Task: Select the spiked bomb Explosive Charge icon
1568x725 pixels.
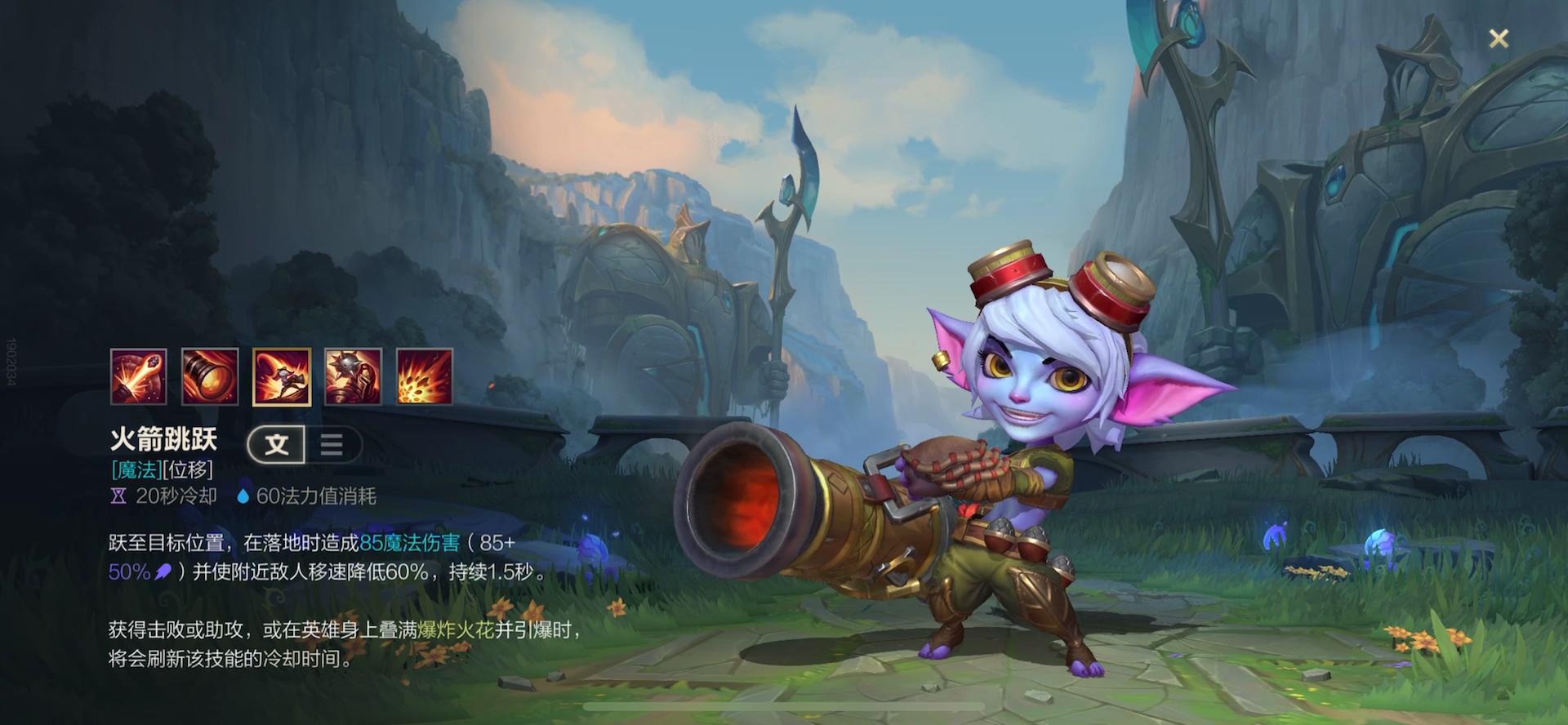Action: coord(353,376)
